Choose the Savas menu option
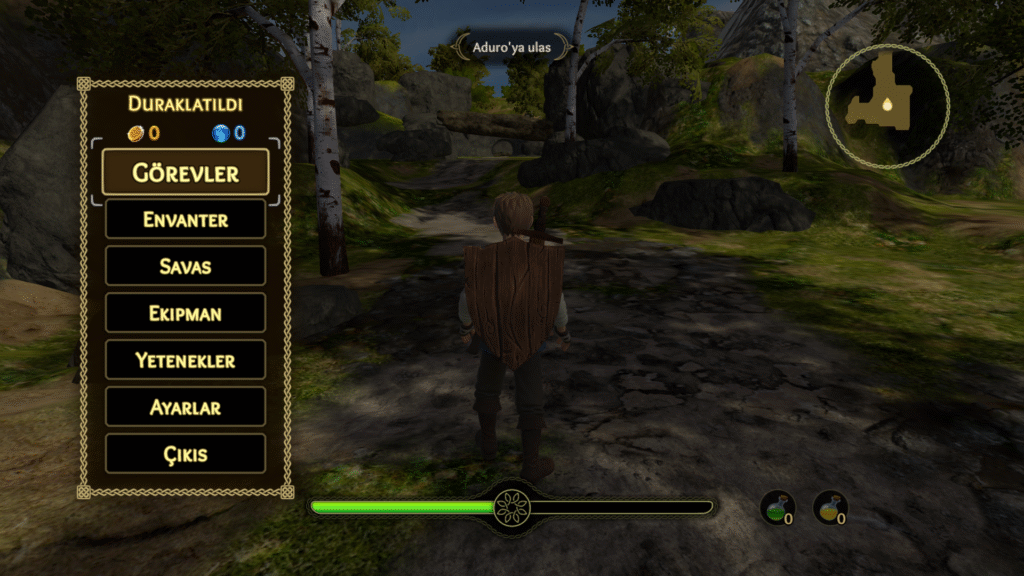This screenshot has height=576, width=1024. (x=185, y=266)
